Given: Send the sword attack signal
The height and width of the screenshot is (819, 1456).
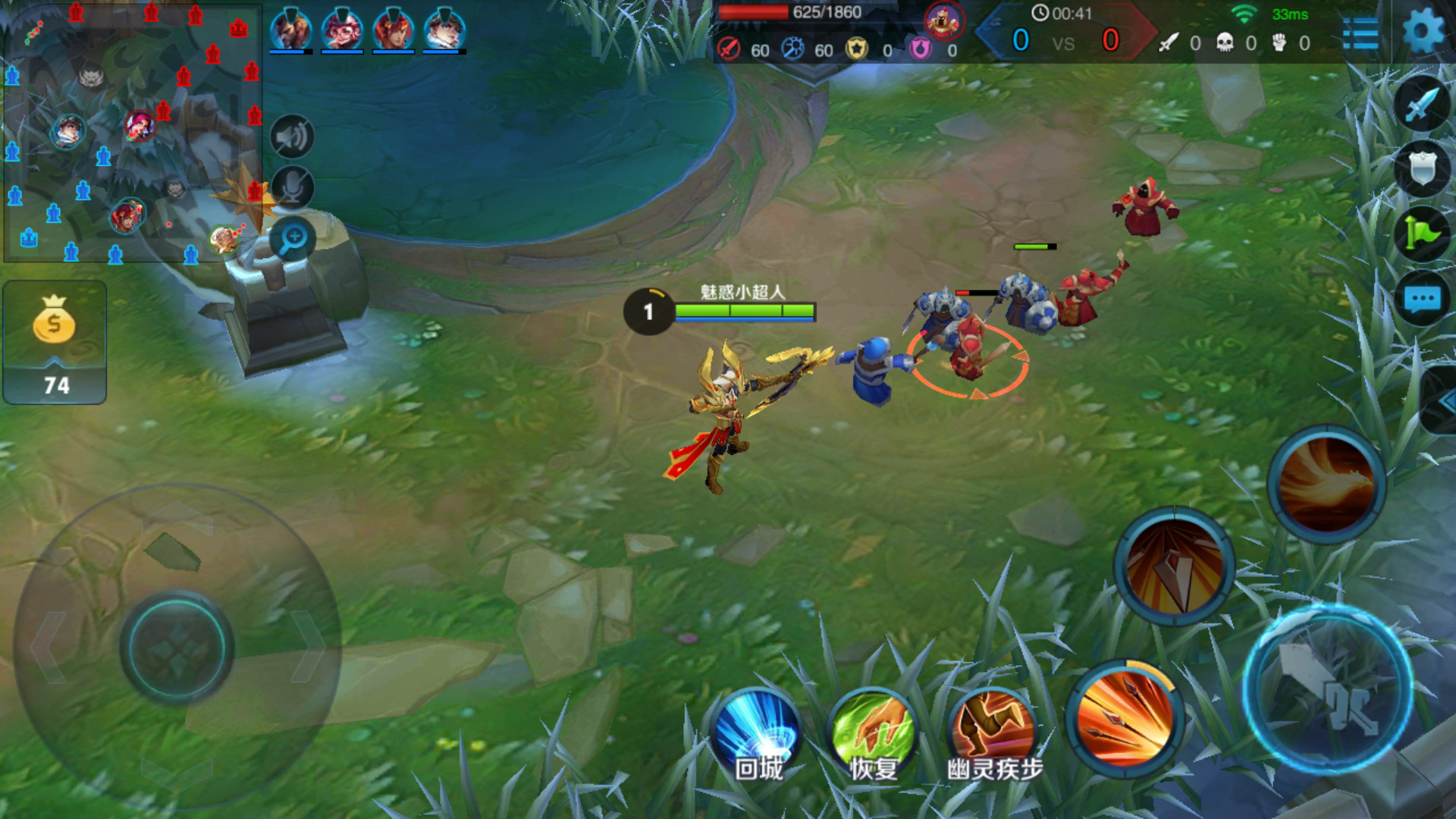Looking at the screenshot, I should coord(1422,105).
